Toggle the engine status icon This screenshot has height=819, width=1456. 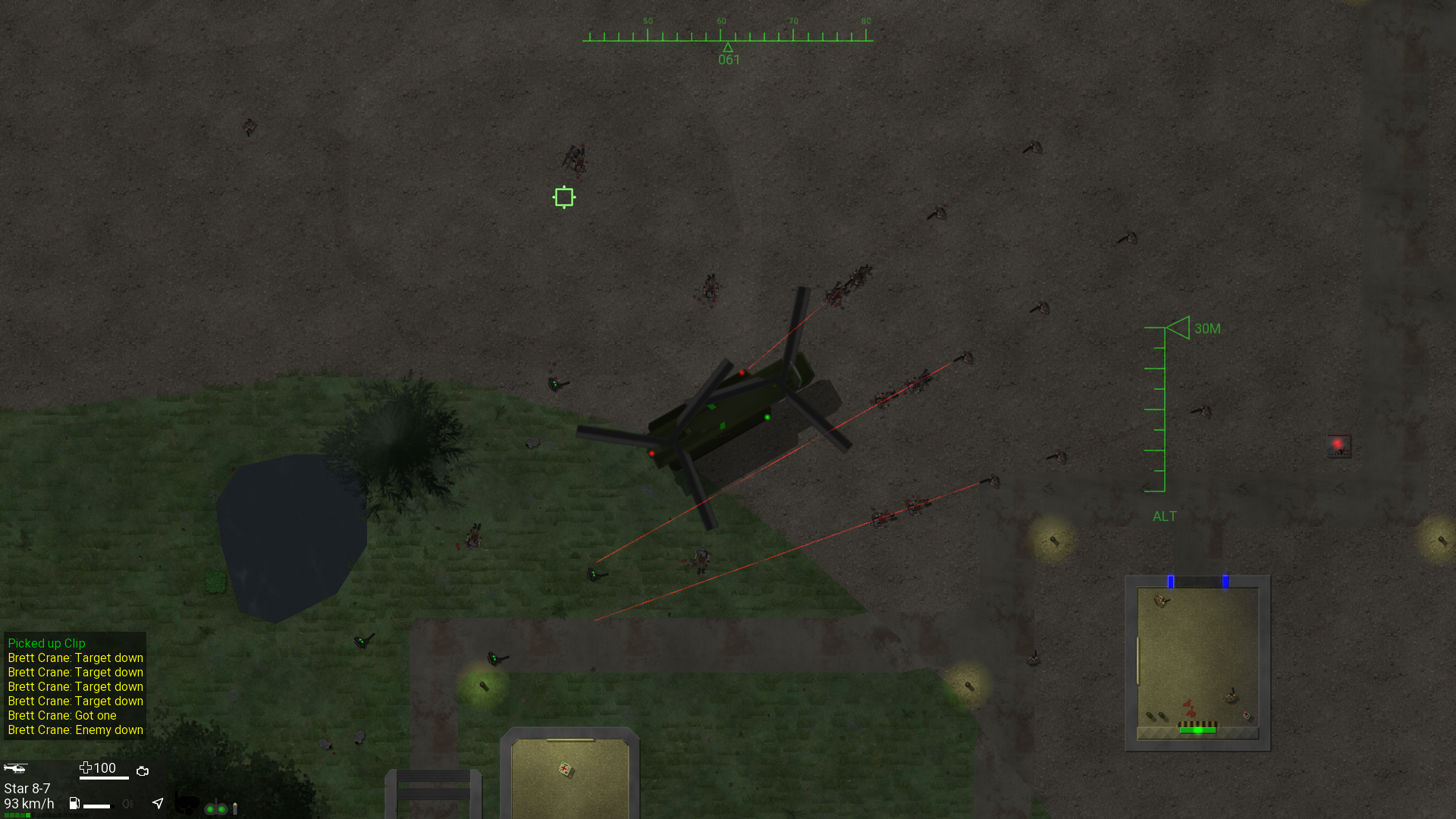[143, 771]
